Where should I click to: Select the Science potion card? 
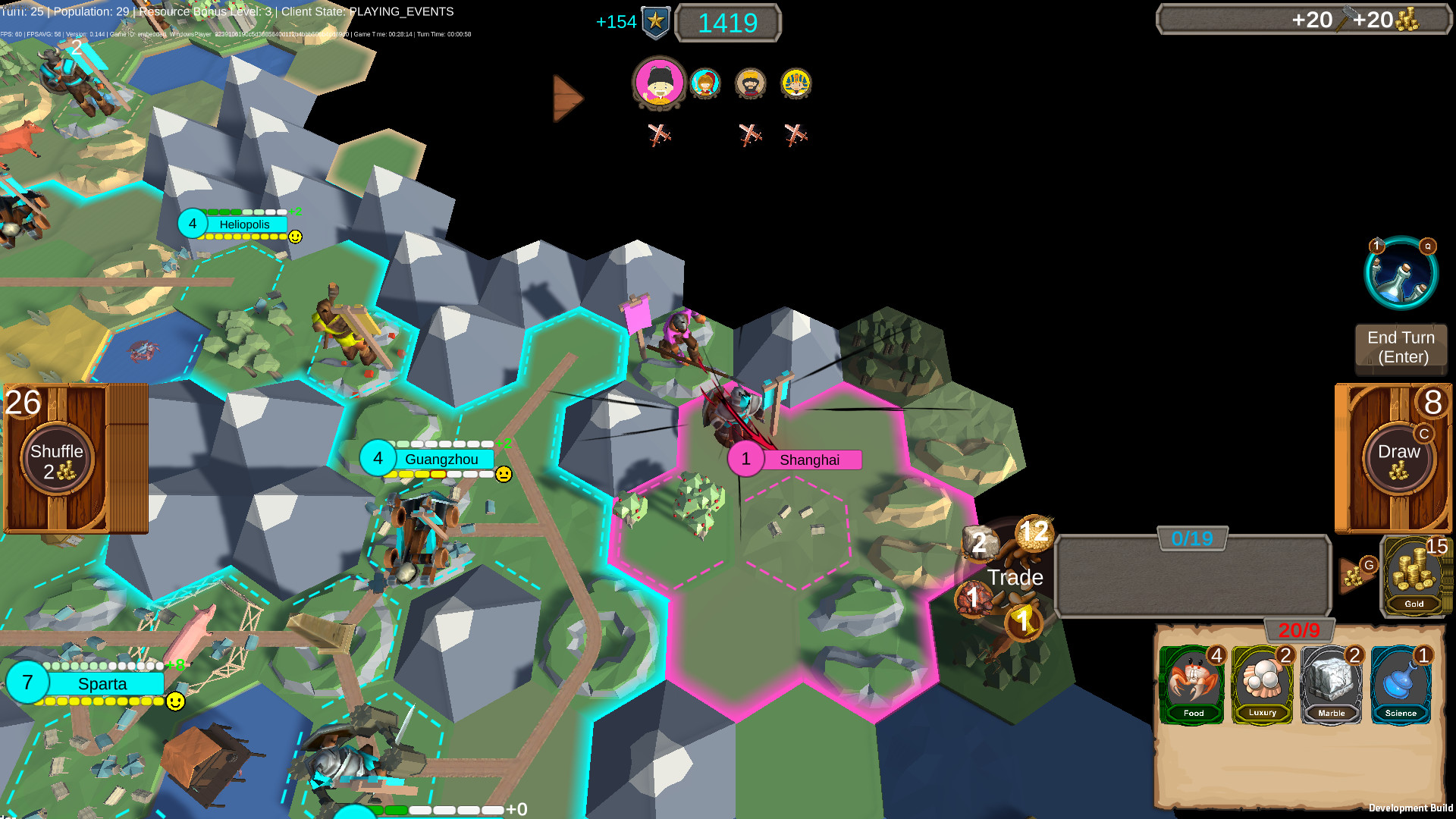click(x=1401, y=682)
